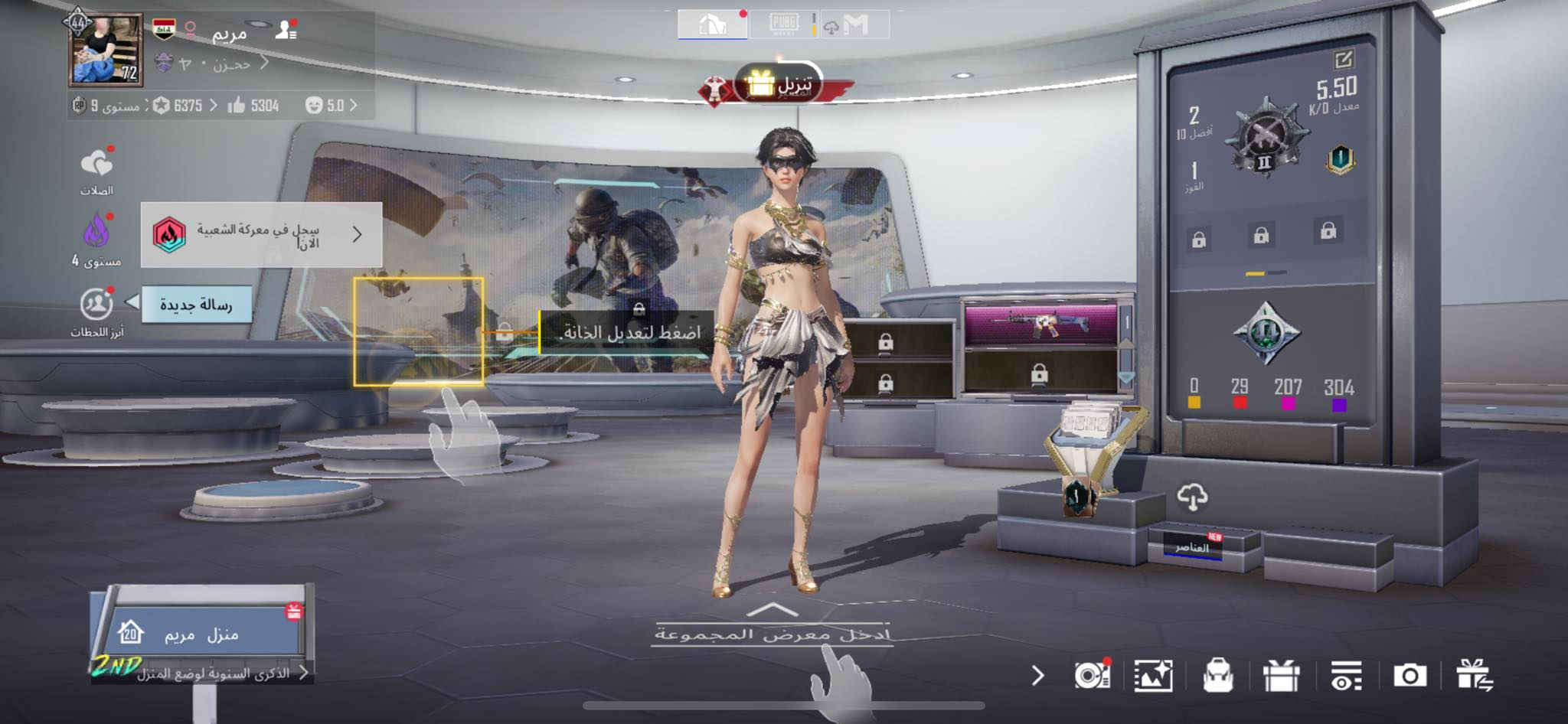Open the record player music icon
Screen dimensions: 1568x724
[x=1092, y=676]
